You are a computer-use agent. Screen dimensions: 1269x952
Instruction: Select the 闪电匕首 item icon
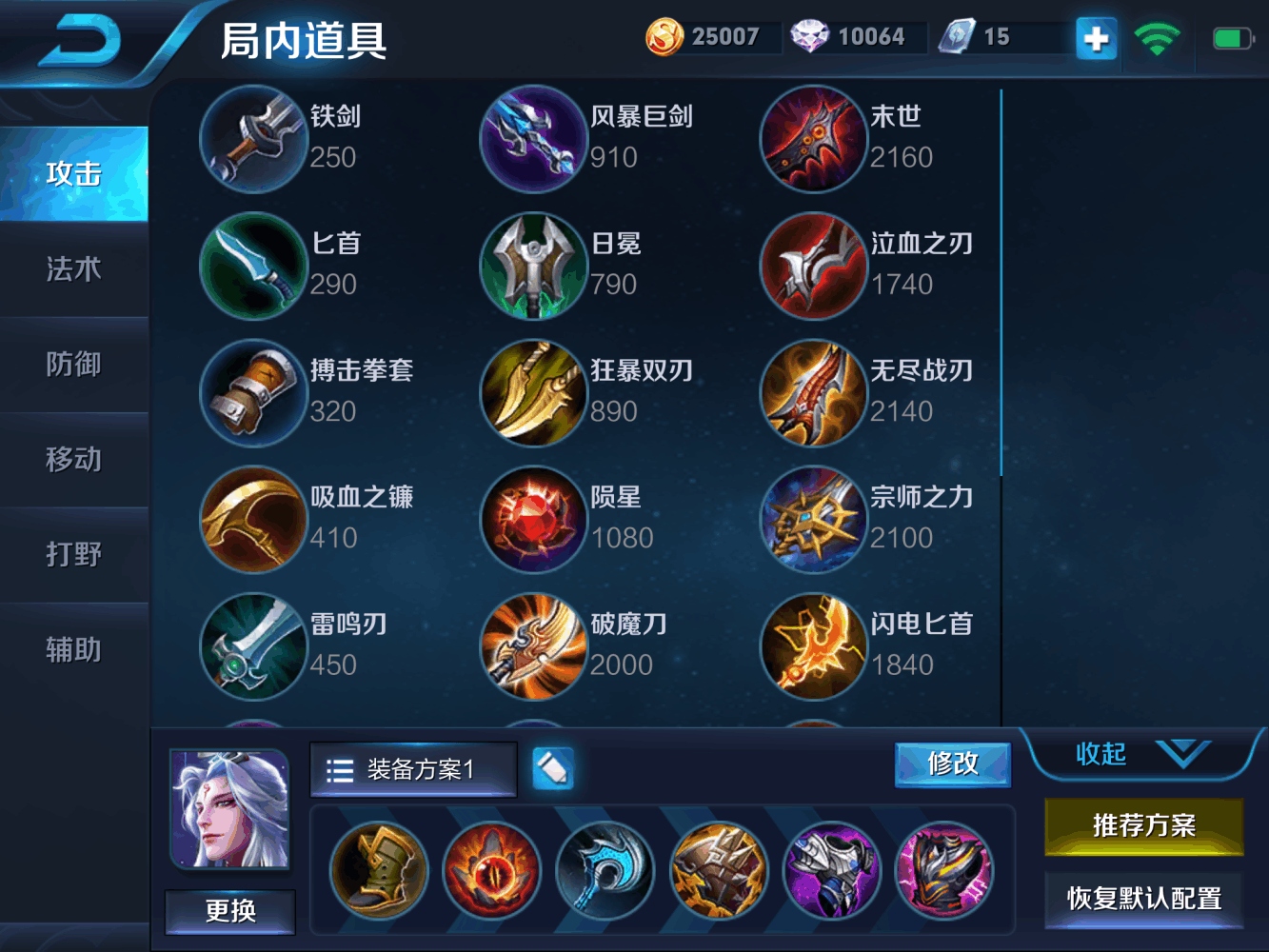[x=814, y=647]
